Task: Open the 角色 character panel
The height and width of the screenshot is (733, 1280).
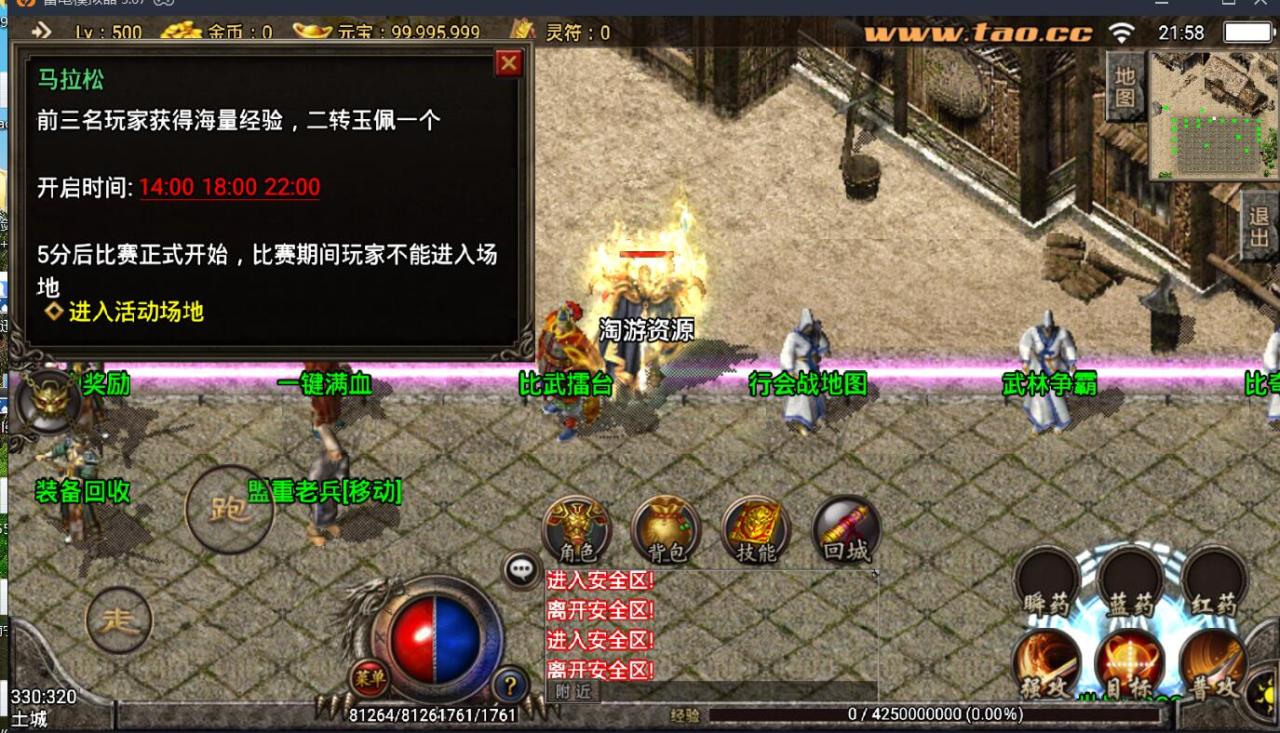Action: tap(575, 532)
